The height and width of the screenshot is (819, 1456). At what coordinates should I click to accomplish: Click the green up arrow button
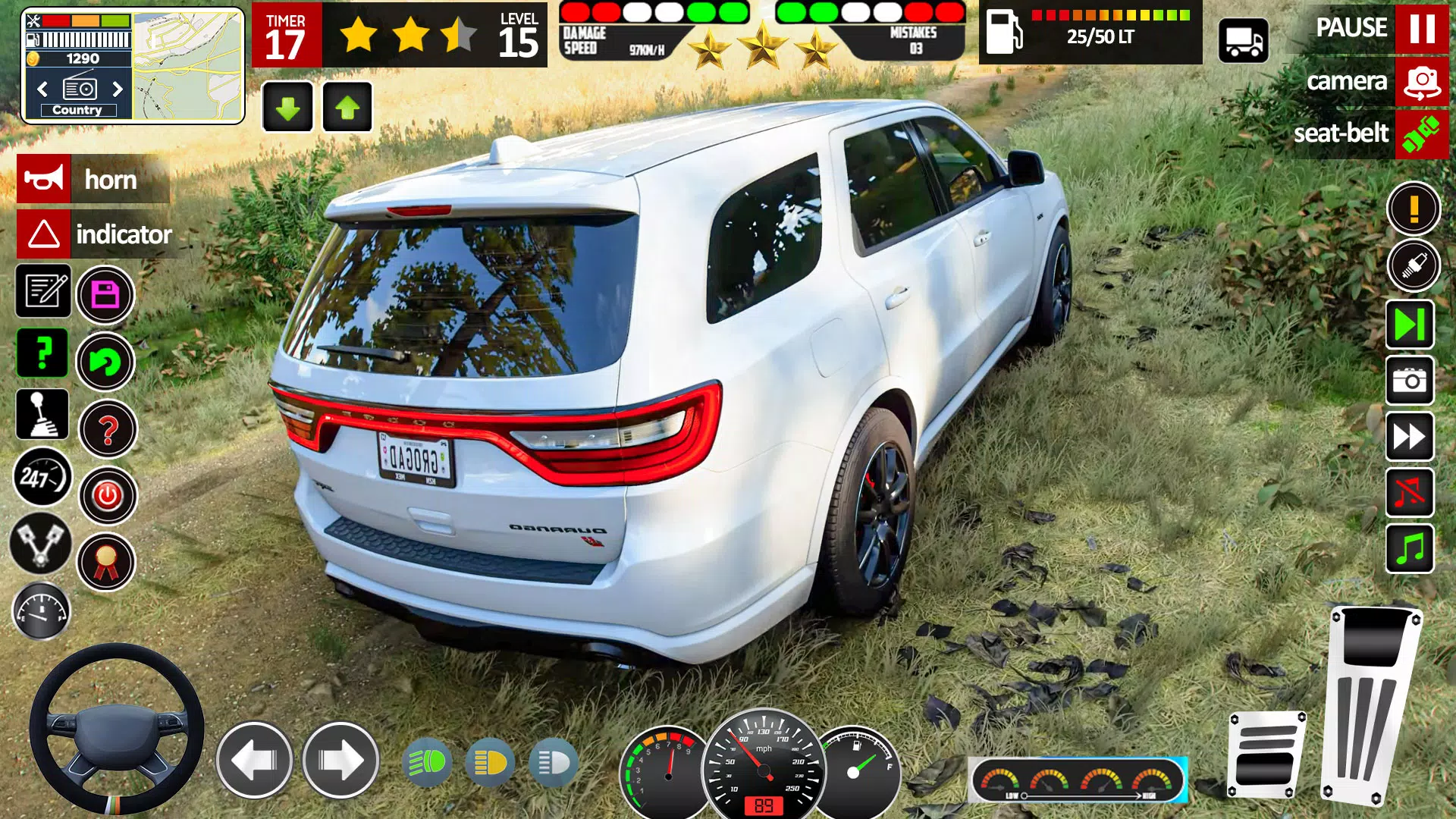pos(347,108)
